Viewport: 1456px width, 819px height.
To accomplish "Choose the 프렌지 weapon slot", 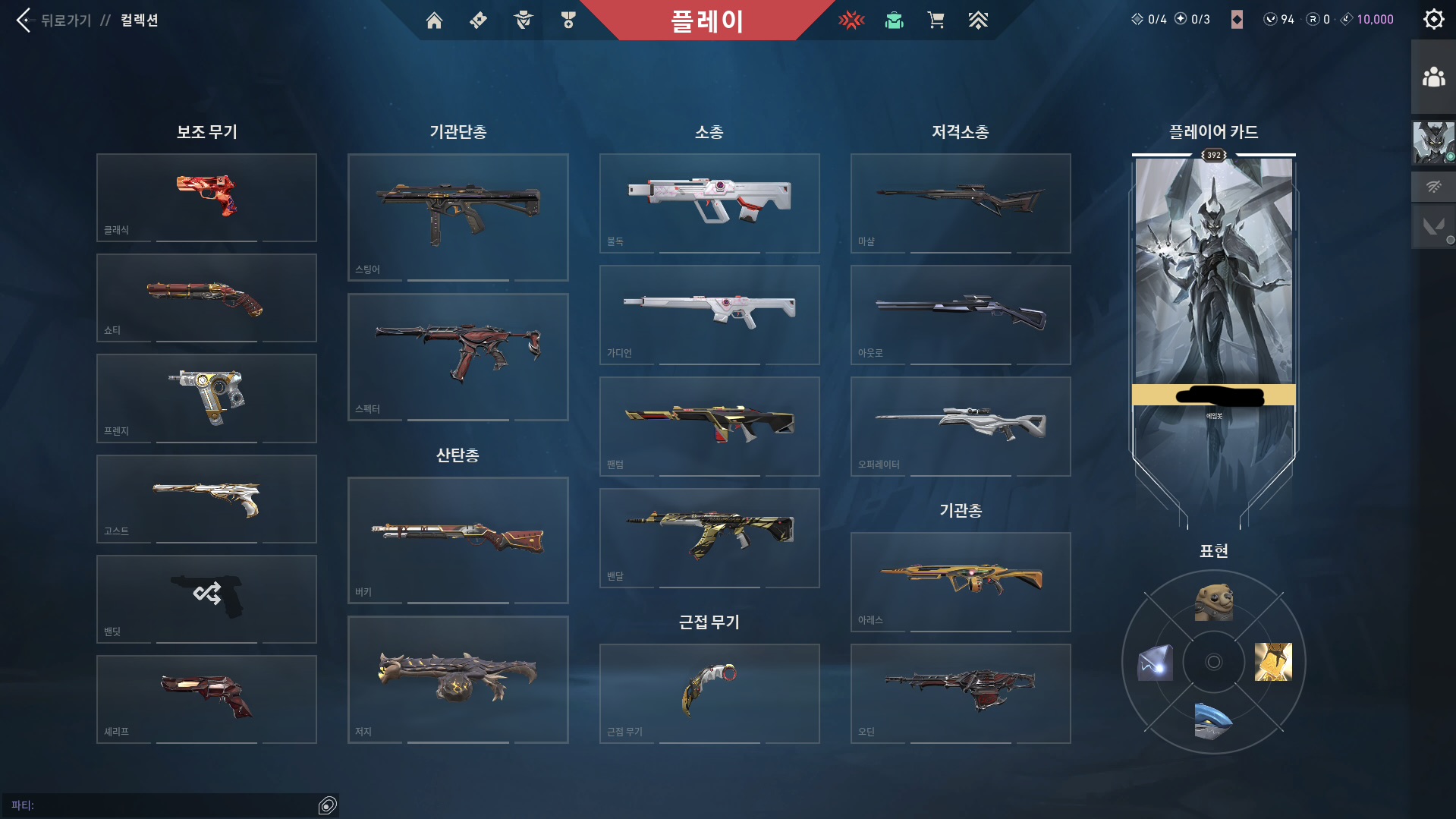I will (x=206, y=398).
